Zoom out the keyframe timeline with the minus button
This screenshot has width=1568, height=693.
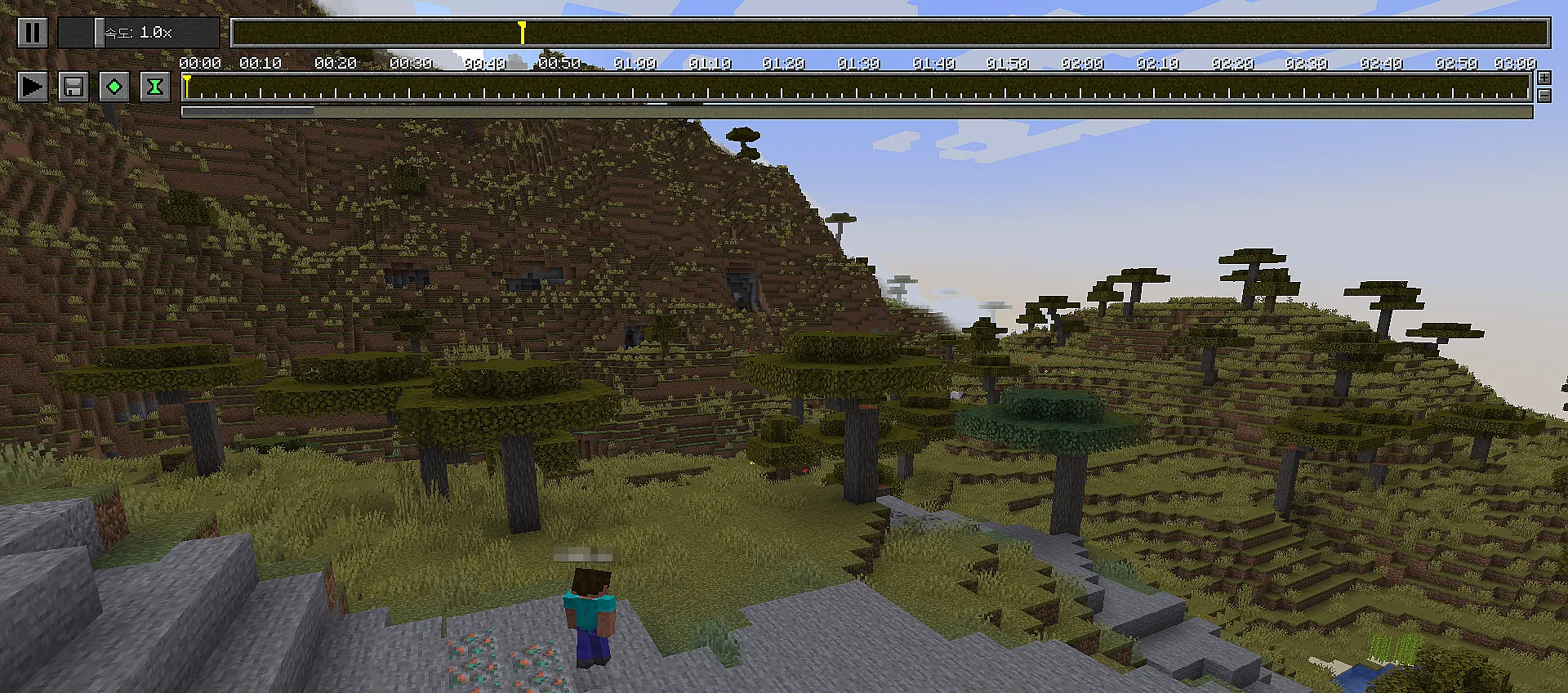coord(1543,96)
